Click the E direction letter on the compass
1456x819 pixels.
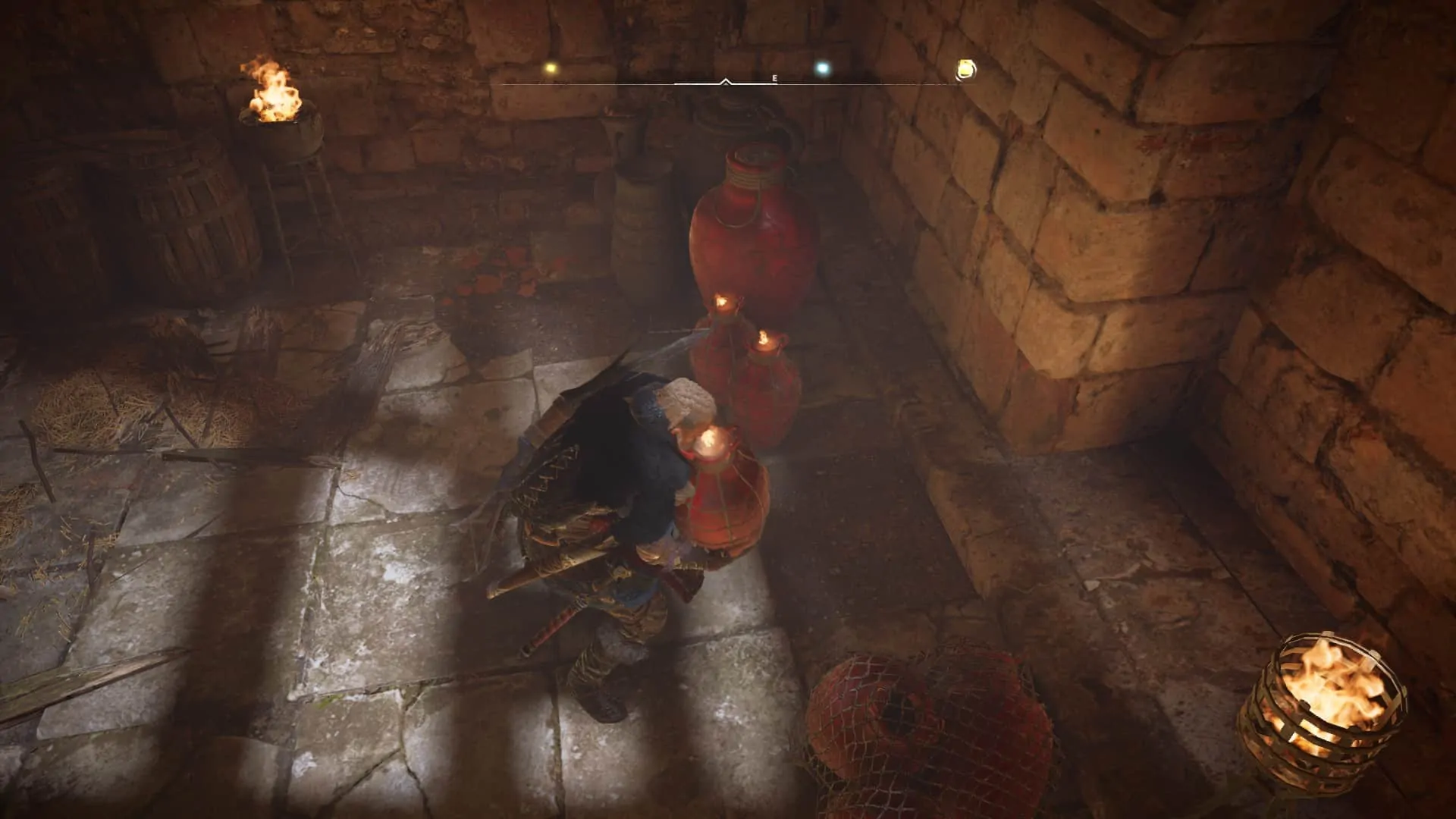[x=774, y=79]
